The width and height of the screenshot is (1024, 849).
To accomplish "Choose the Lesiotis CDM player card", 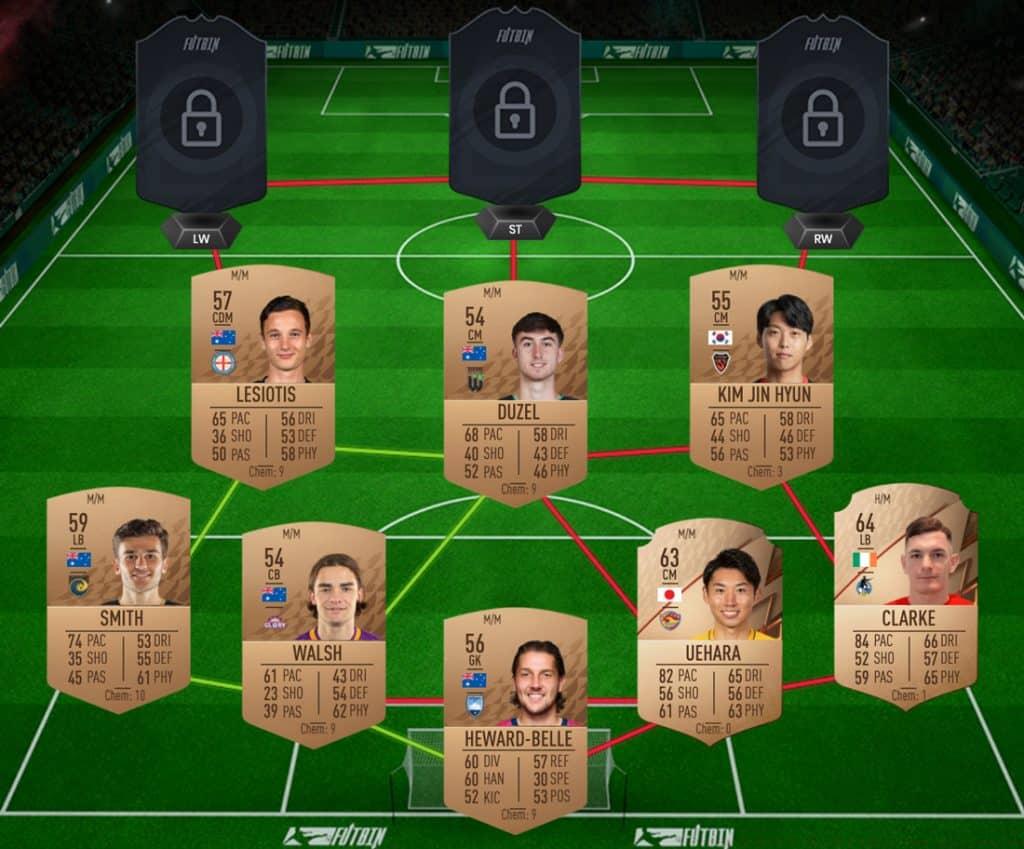I will click(263, 375).
